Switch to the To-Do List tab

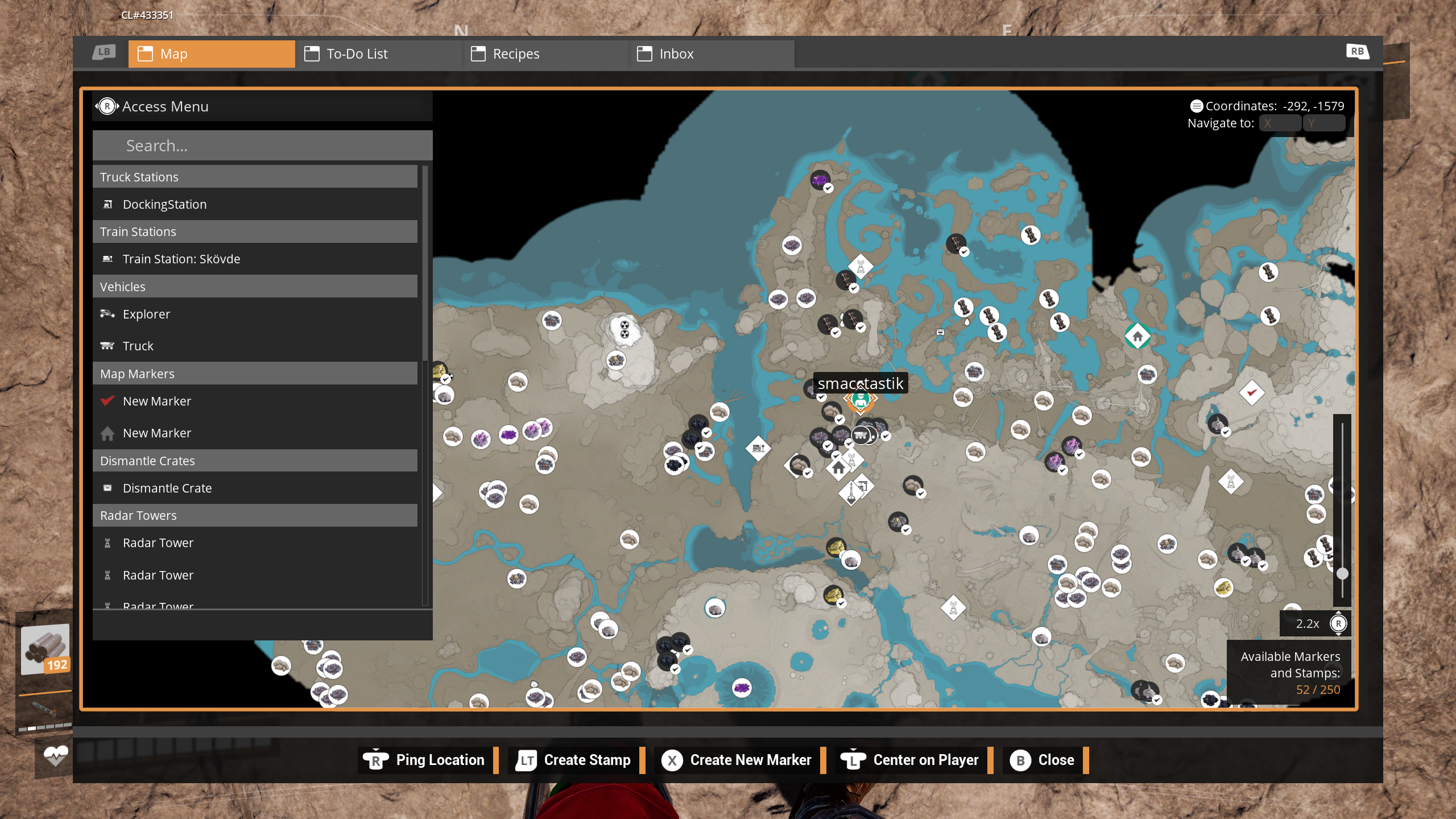click(378, 54)
